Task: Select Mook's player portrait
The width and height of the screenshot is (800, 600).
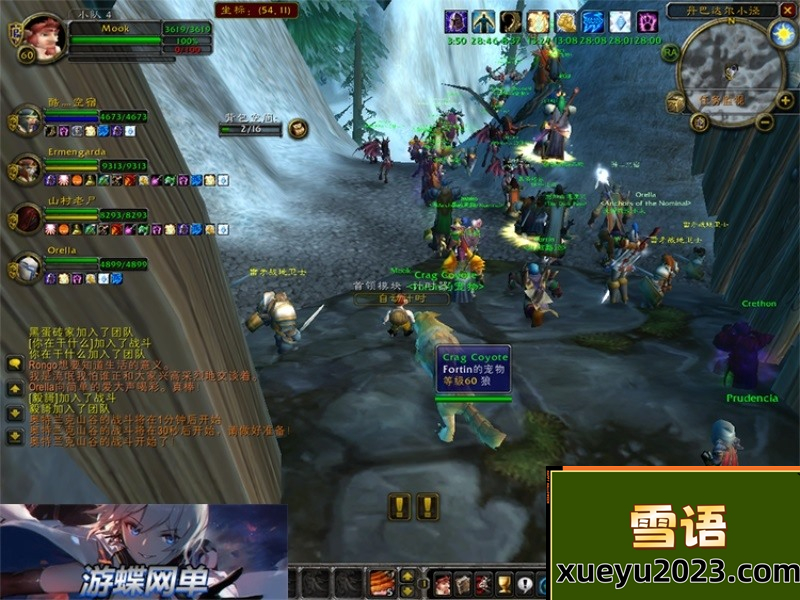Action: (43, 36)
